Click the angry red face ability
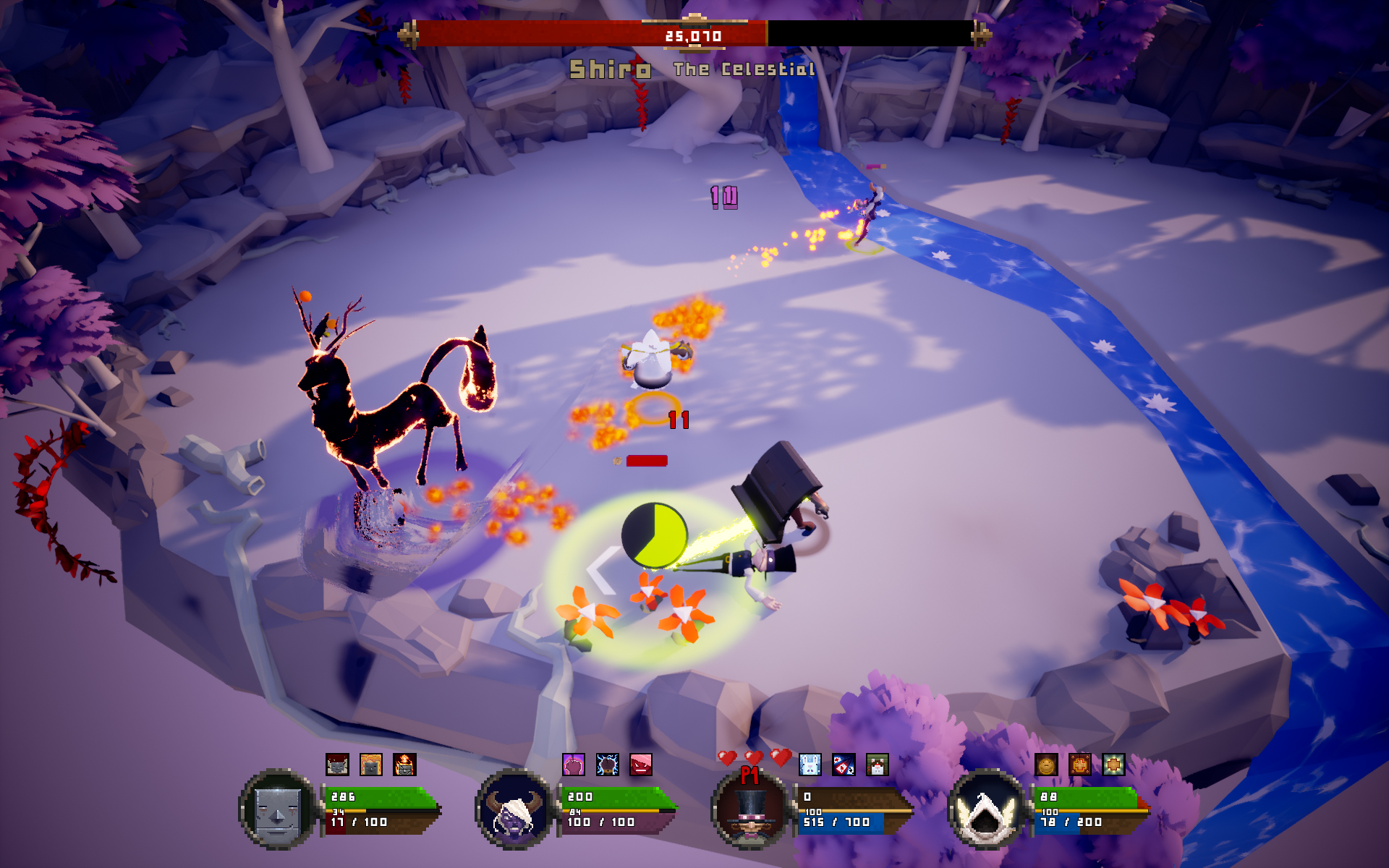 coord(641,765)
